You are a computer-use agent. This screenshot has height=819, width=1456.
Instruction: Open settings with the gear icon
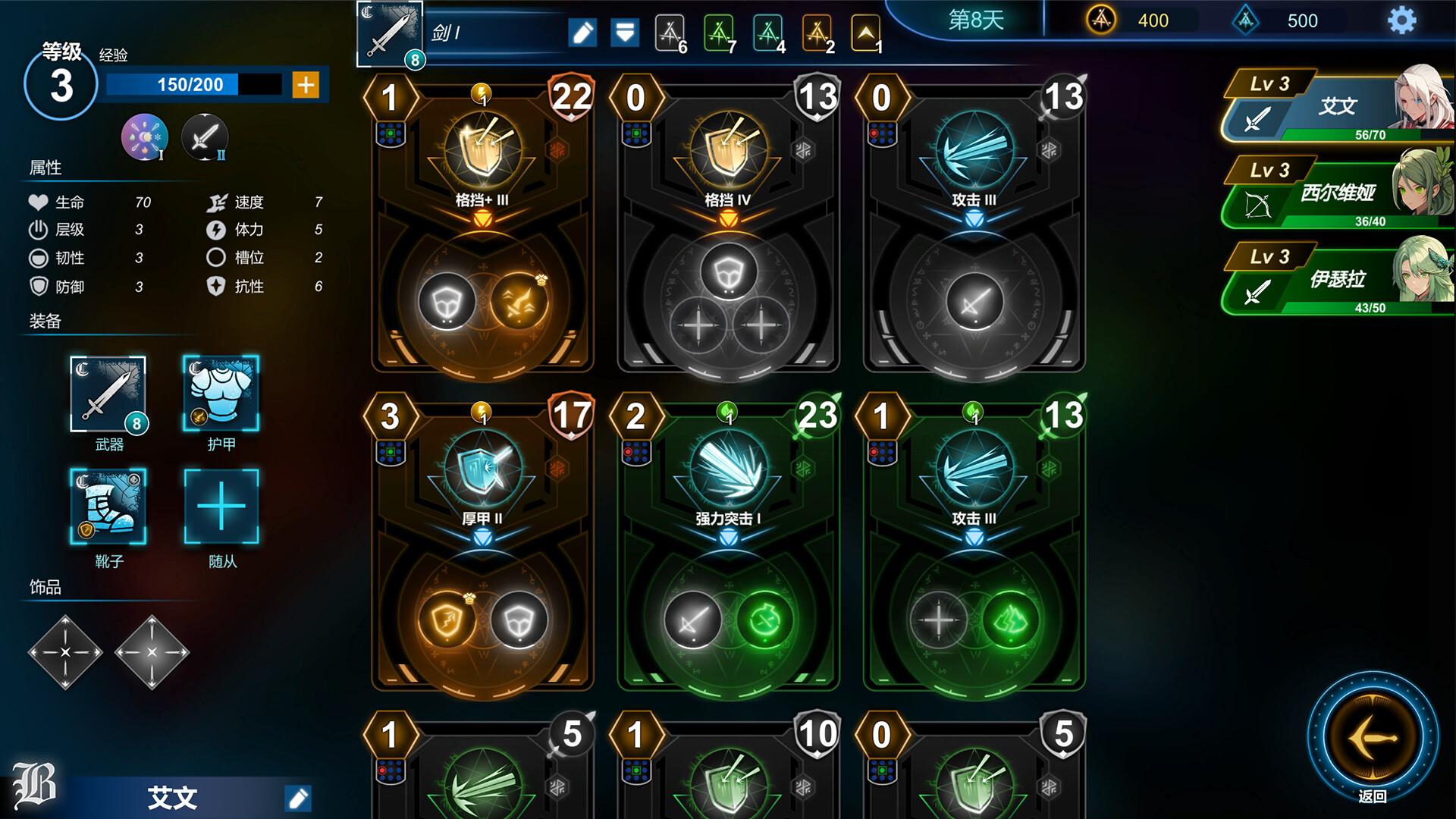[1401, 20]
